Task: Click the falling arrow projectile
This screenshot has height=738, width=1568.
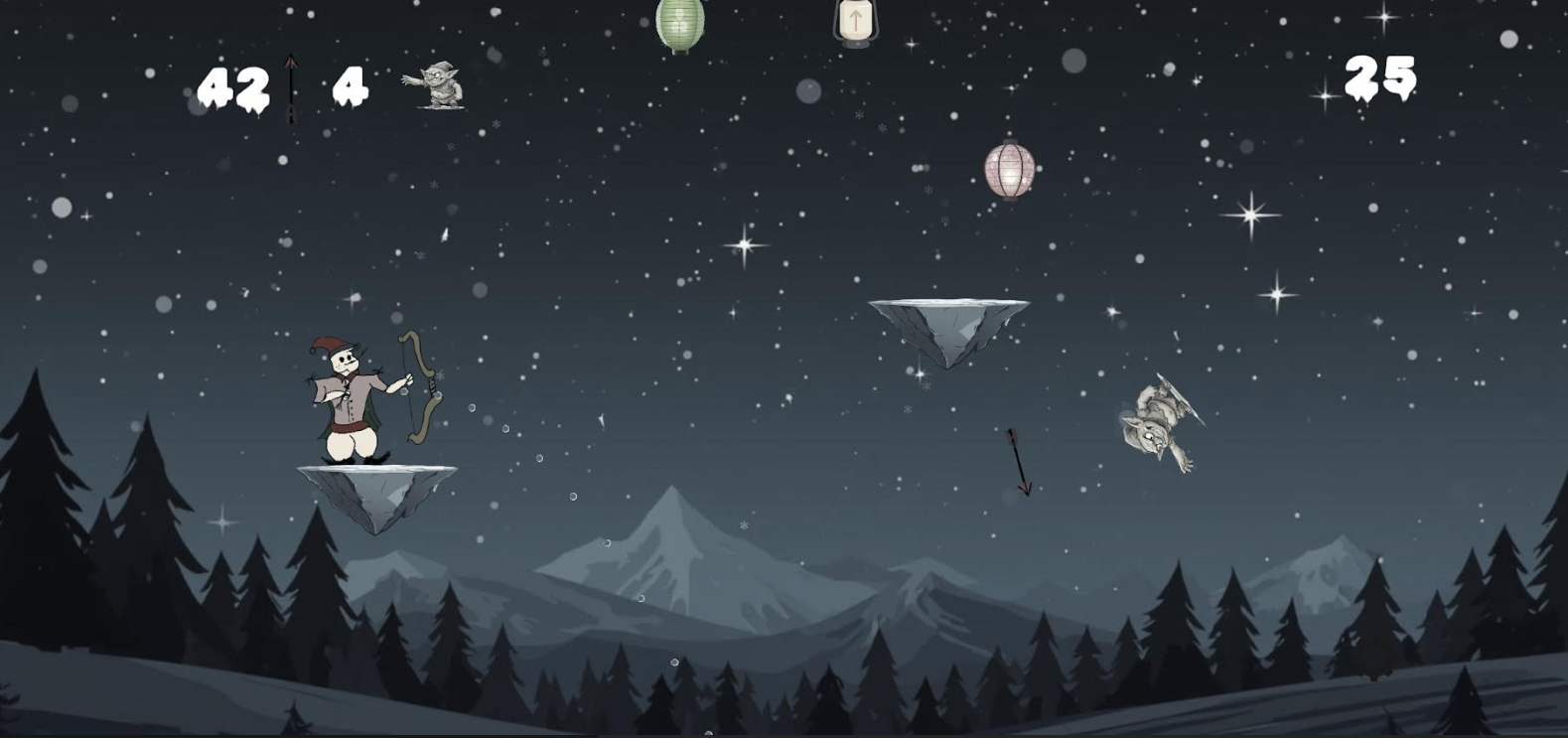Action: tap(1019, 457)
